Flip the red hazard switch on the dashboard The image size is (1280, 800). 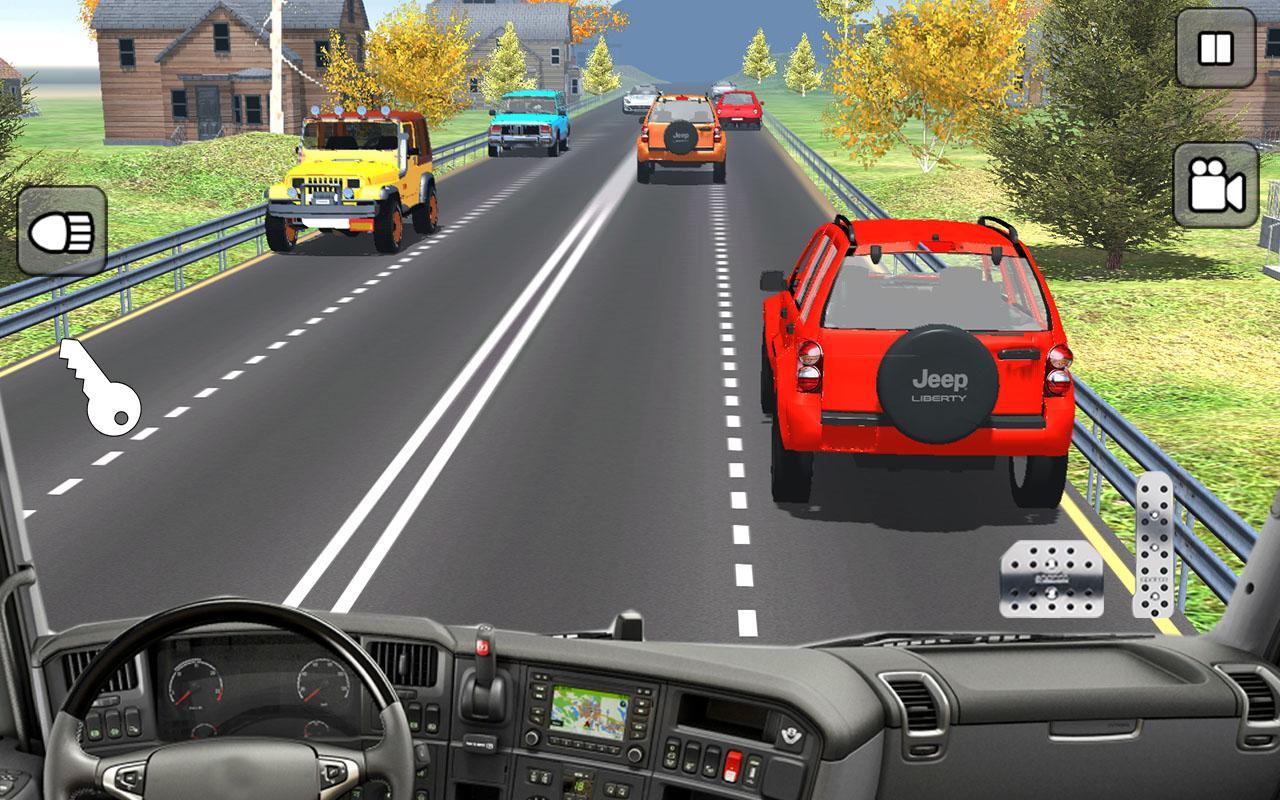(732, 765)
